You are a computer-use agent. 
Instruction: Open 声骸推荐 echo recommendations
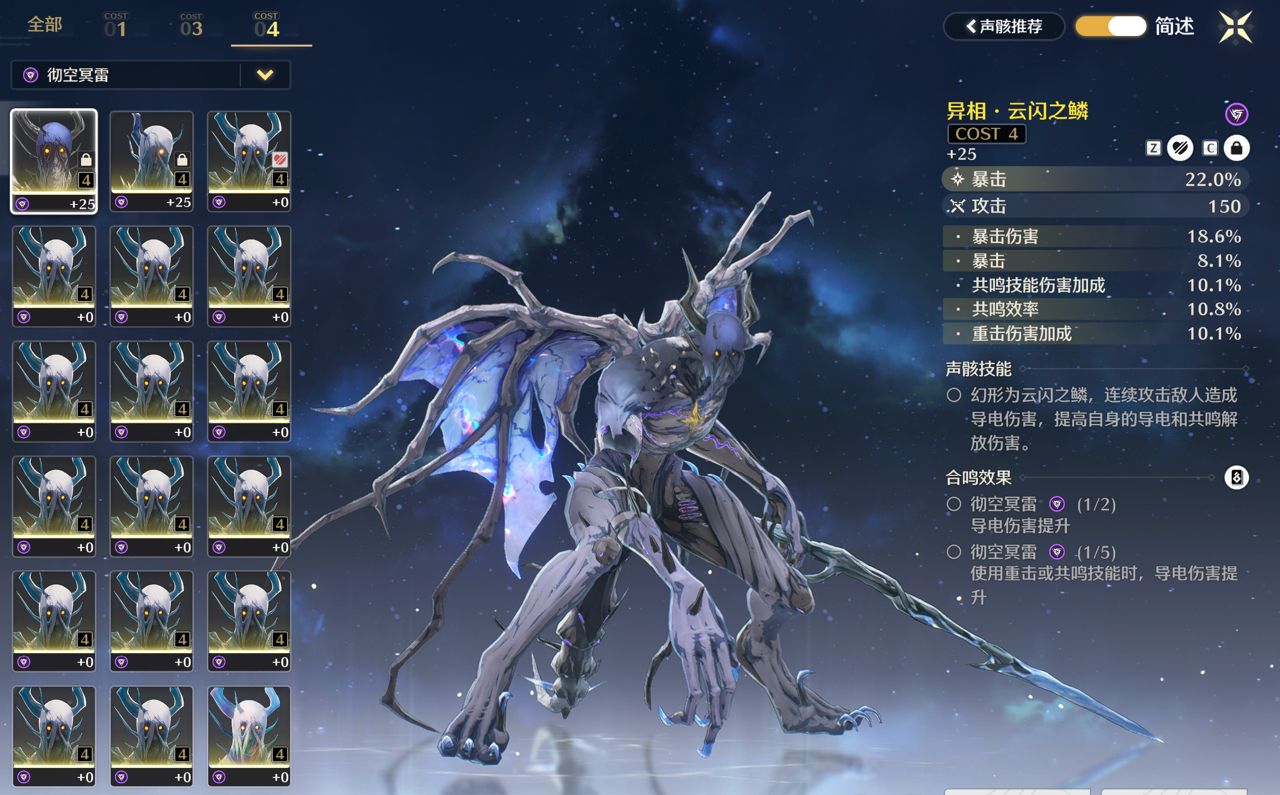point(1003,27)
